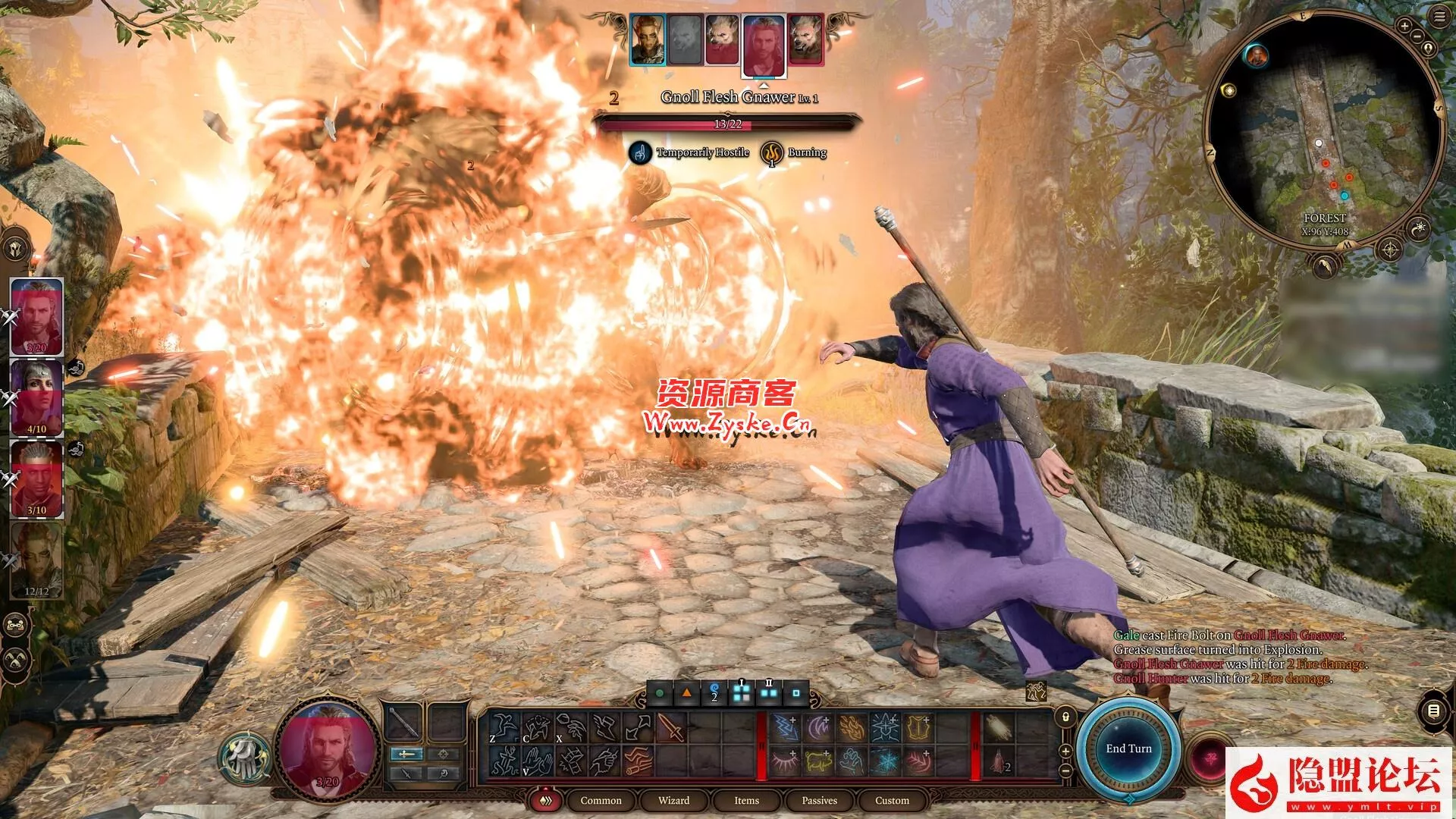
Task: Select the snowflake frost spell icon
Action: pos(884,761)
